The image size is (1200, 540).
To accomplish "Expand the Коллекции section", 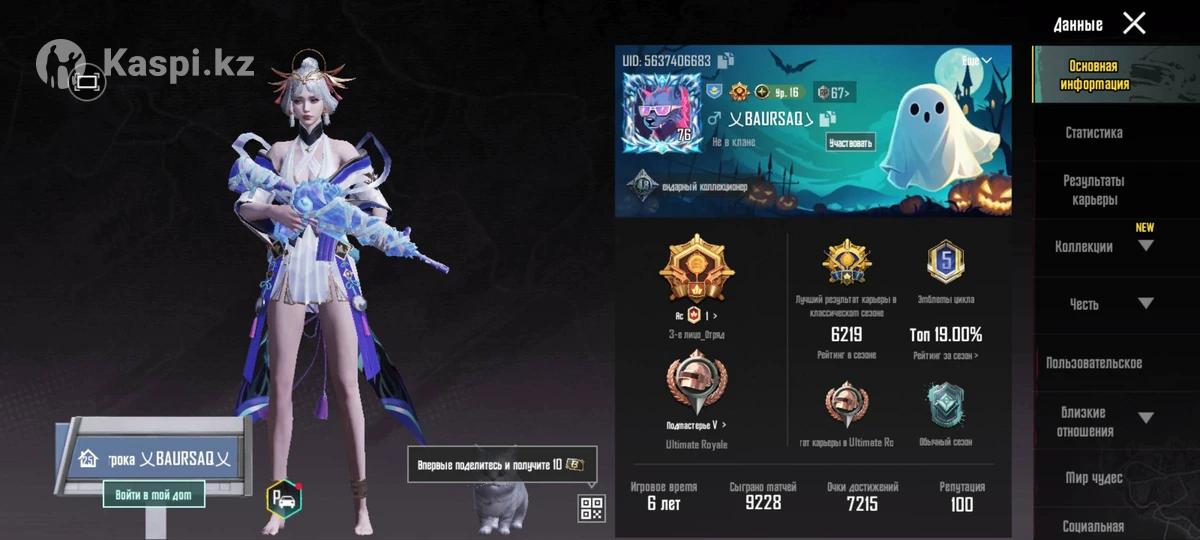I will tap(1146, 246).
